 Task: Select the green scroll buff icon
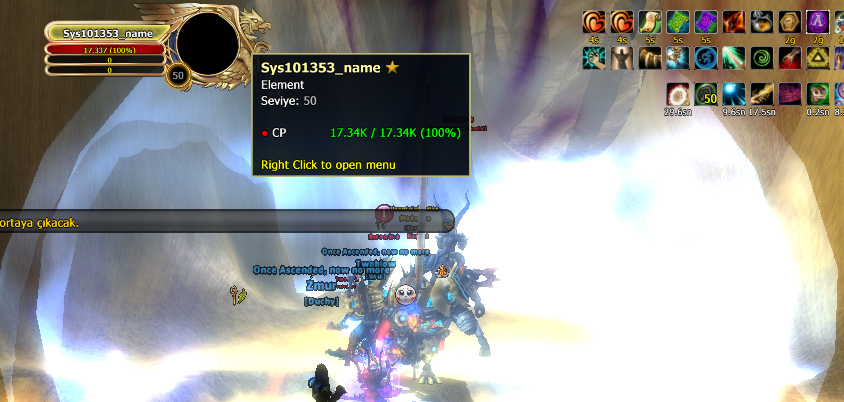click(678, 22)
